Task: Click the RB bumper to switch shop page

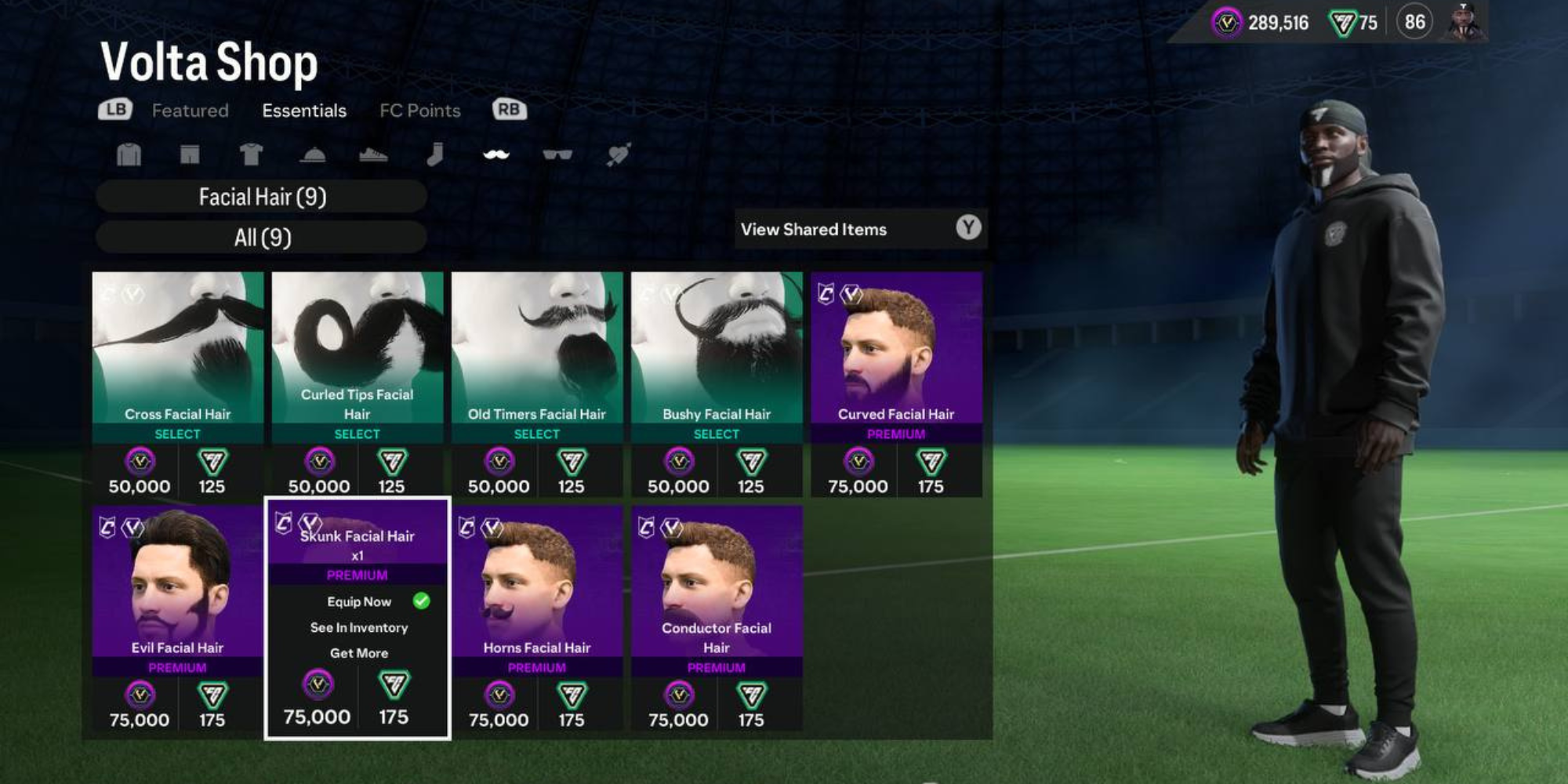Action: (x=510, y=111)
